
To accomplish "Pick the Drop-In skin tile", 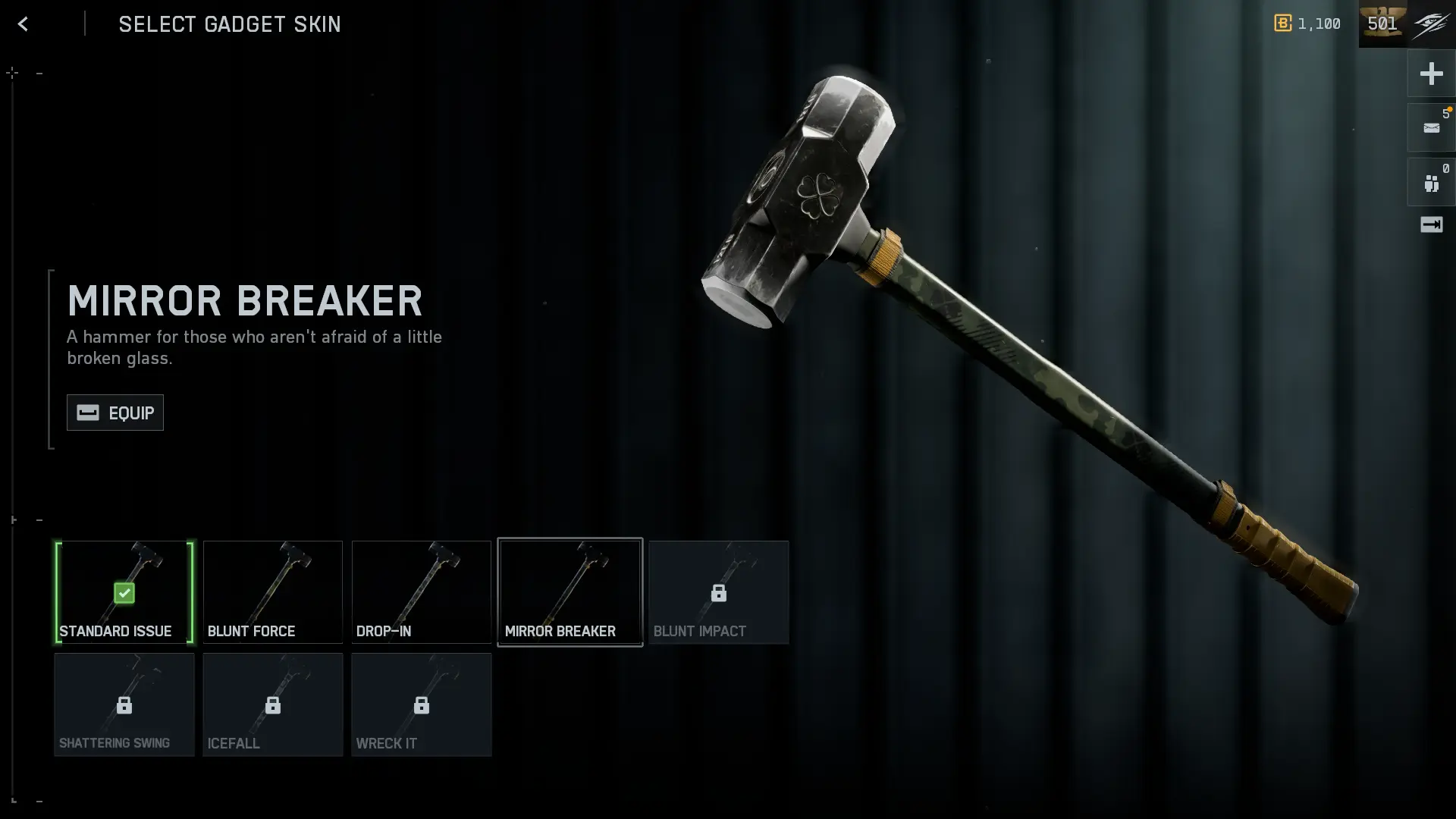I will click(x=422, y=592).
